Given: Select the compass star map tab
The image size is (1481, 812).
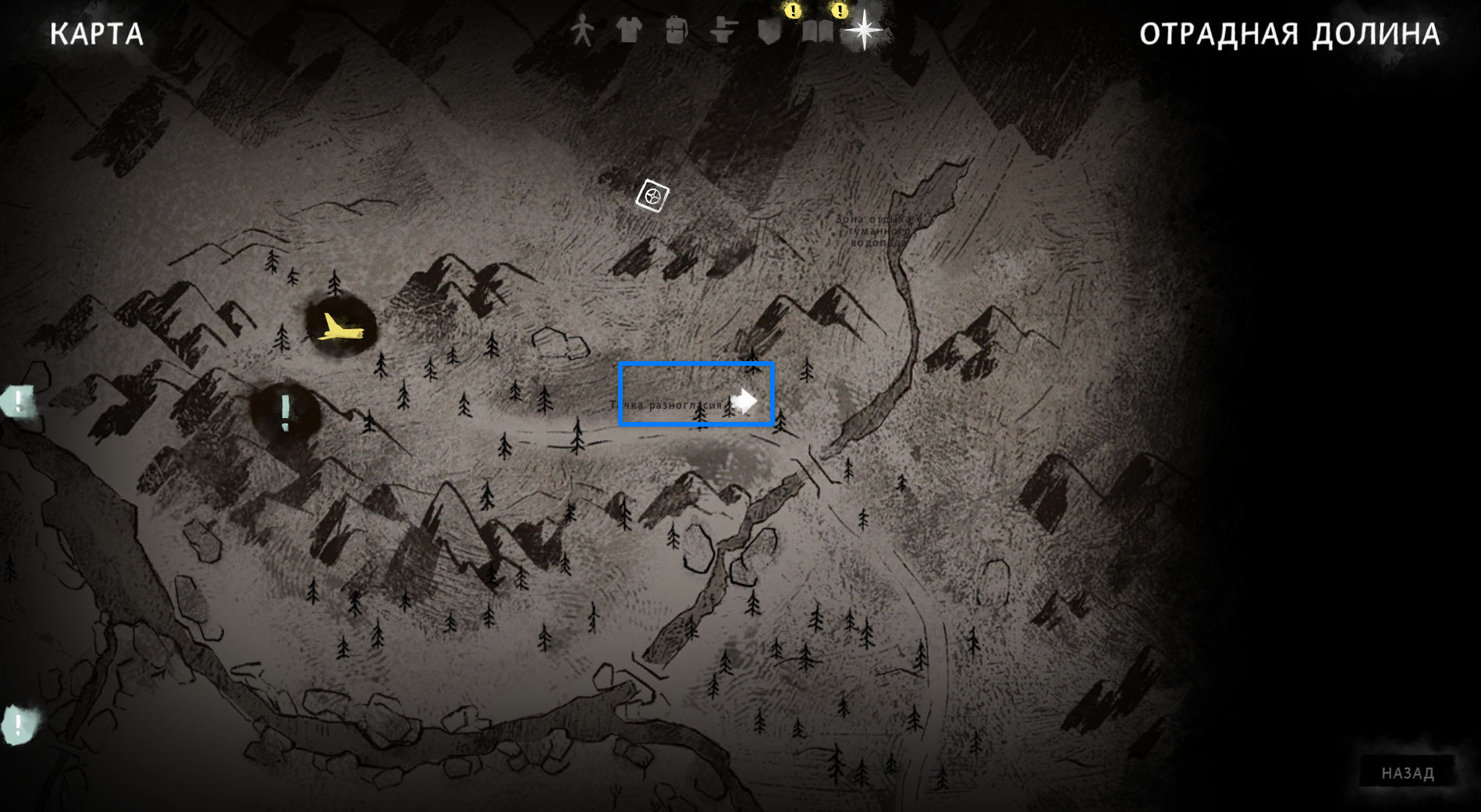Looking at the screenshot, I should pos(864,30).
